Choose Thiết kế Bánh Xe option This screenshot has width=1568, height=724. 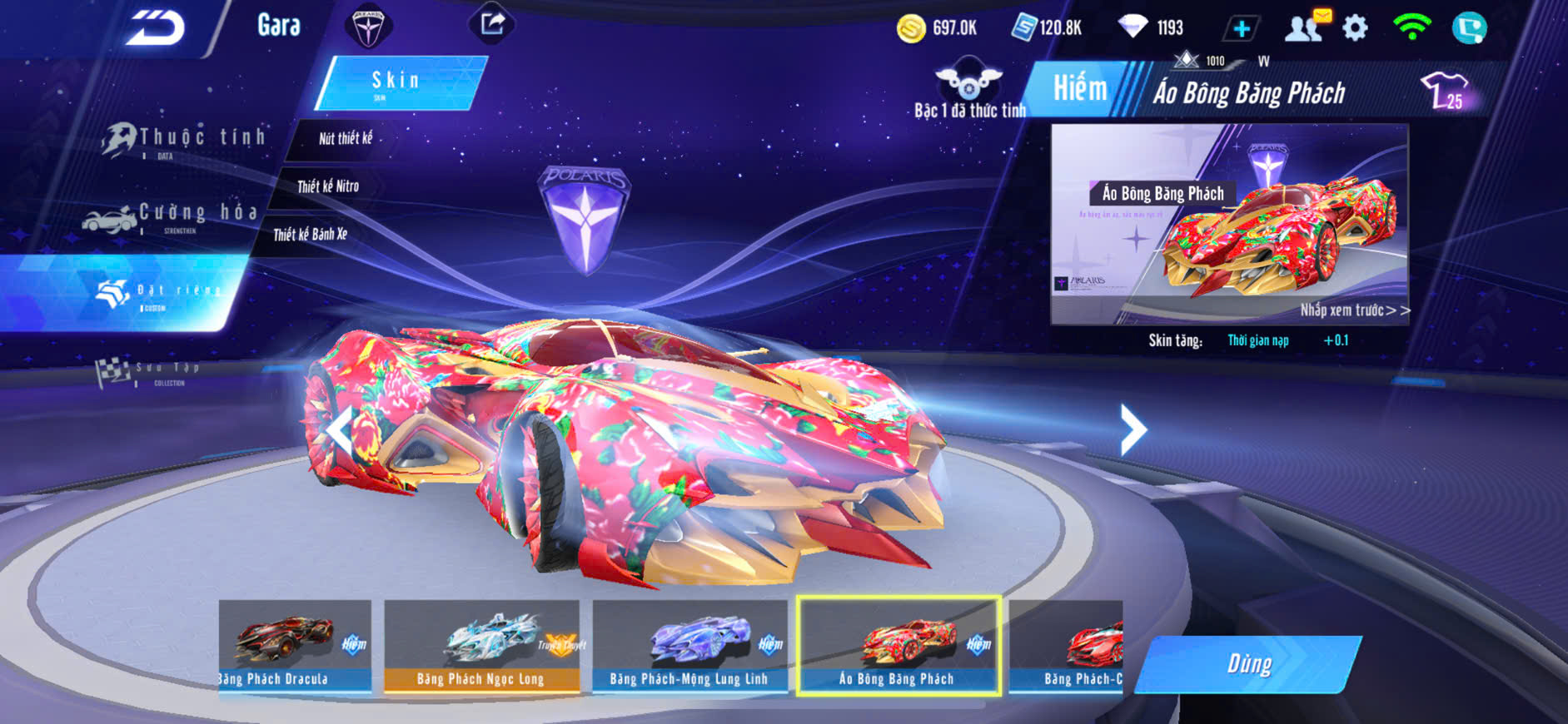(x=310, y=235)
